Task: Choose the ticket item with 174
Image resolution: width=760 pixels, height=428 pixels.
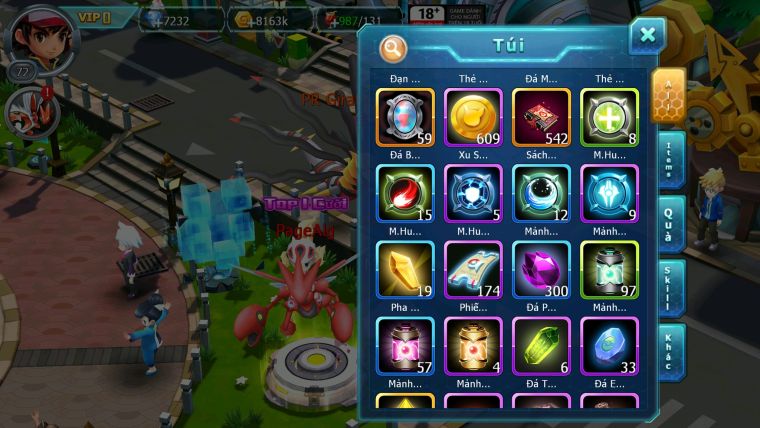Action: [x=473, y=270]
